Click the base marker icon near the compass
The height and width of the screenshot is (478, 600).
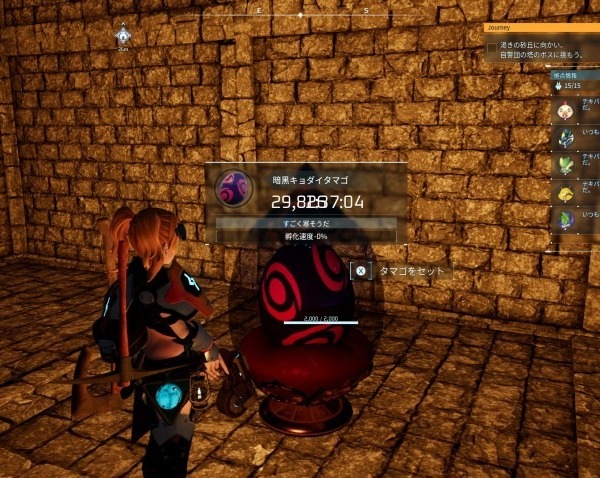click(x=122, y=36)
